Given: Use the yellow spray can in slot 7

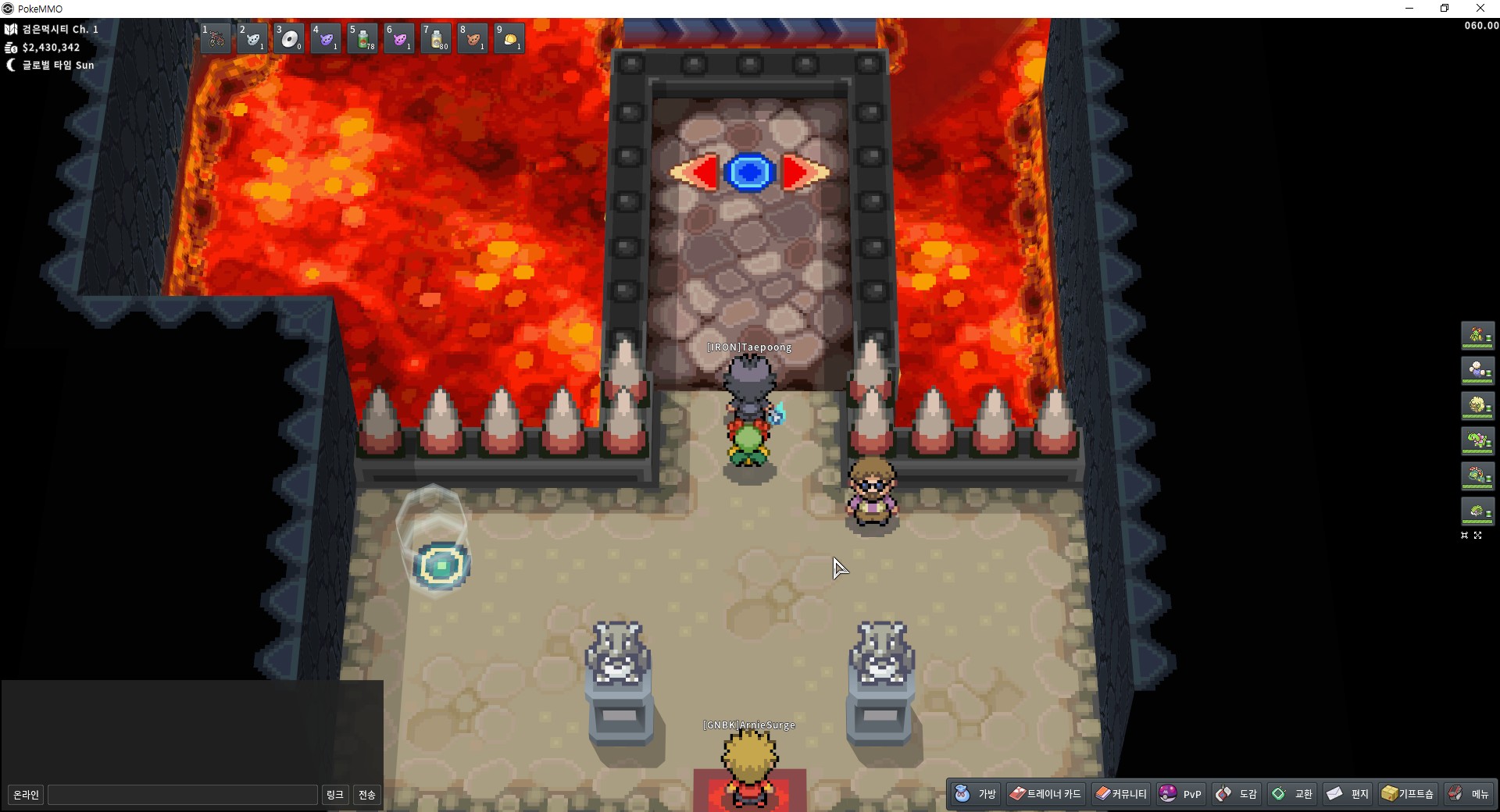Looking at the screenshot, I should pyautogui.click(x=436, y=38).
